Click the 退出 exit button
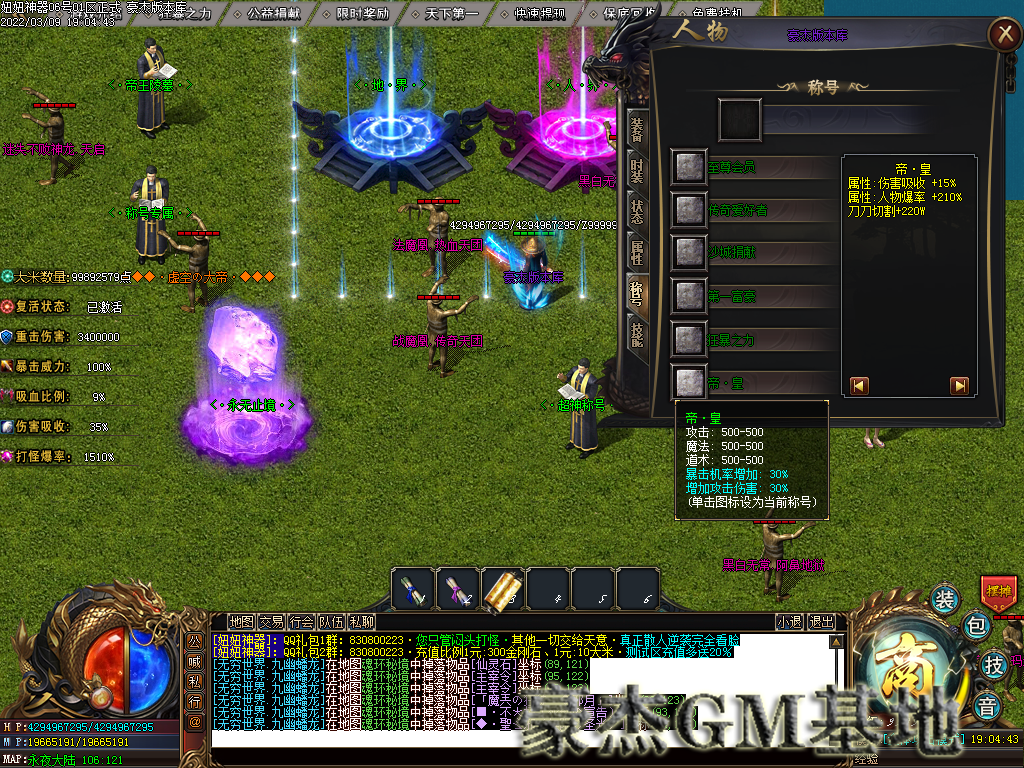The image size is (1024, 768). coord(821,621)
